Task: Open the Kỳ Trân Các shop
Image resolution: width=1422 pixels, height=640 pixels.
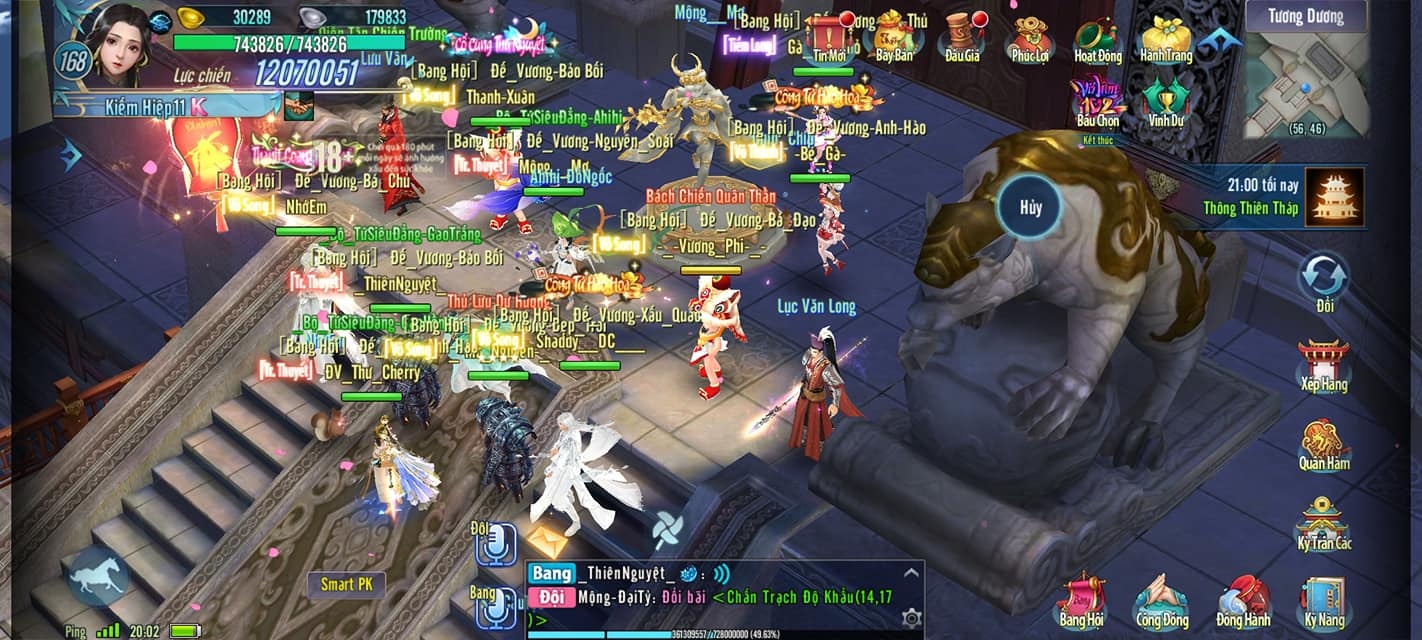Action: [x=1324, y=523]
